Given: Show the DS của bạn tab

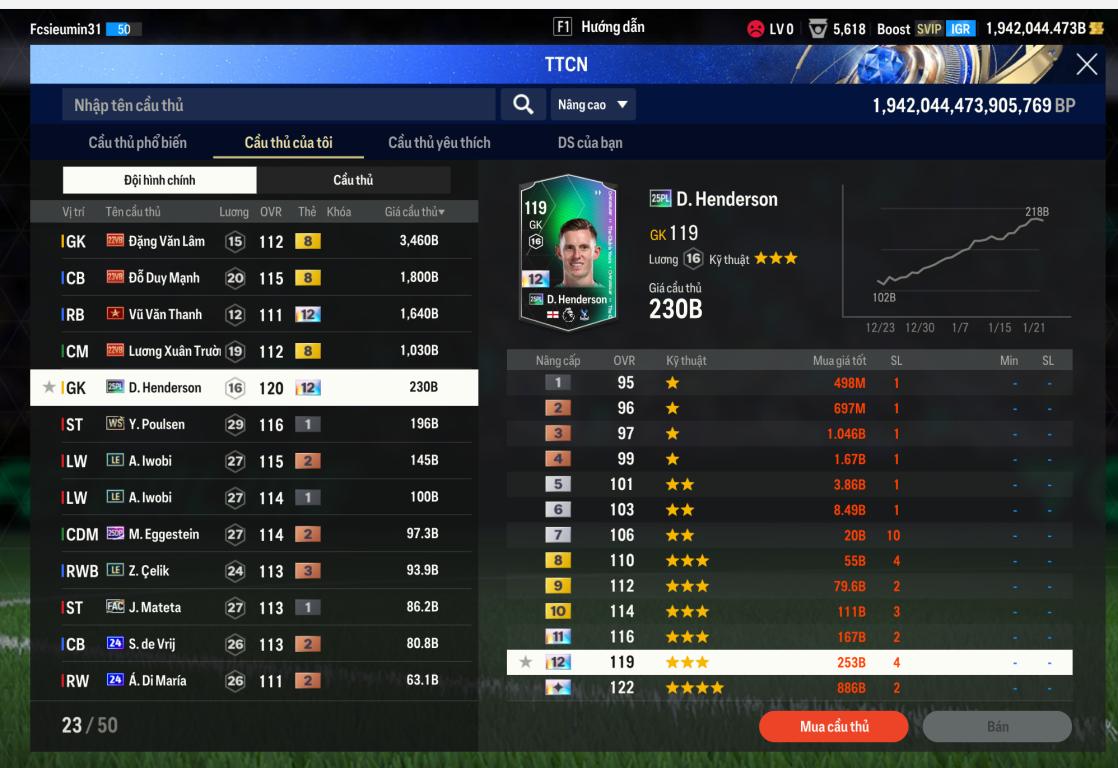Looking at the screenshot, I should click(590, 143).
